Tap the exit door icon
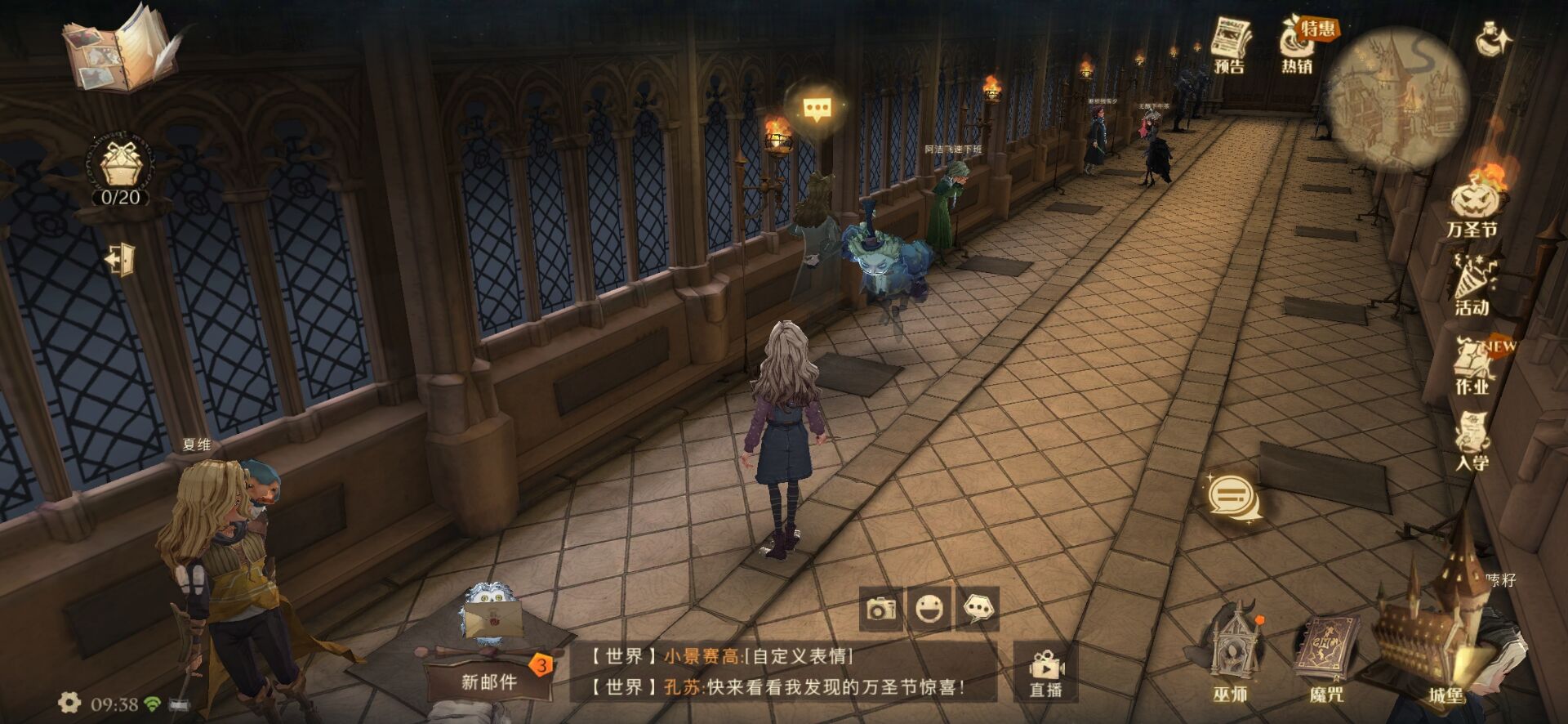The width and height of the screenshot is (1568, 724). coord(121,259)
